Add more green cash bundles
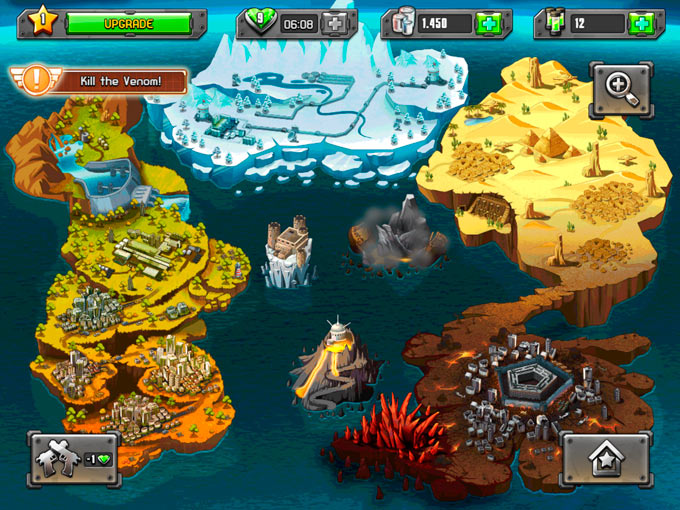The height and width of the screenshot is (510, 680). (641, 23)
